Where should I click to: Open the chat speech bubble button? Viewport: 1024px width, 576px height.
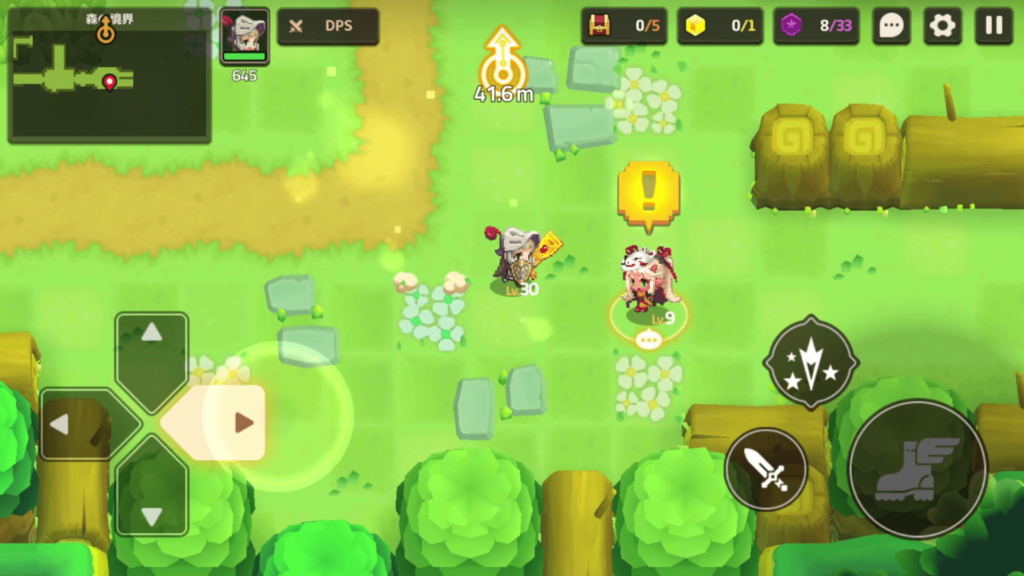pyautogui.click(x=890, y=27)
